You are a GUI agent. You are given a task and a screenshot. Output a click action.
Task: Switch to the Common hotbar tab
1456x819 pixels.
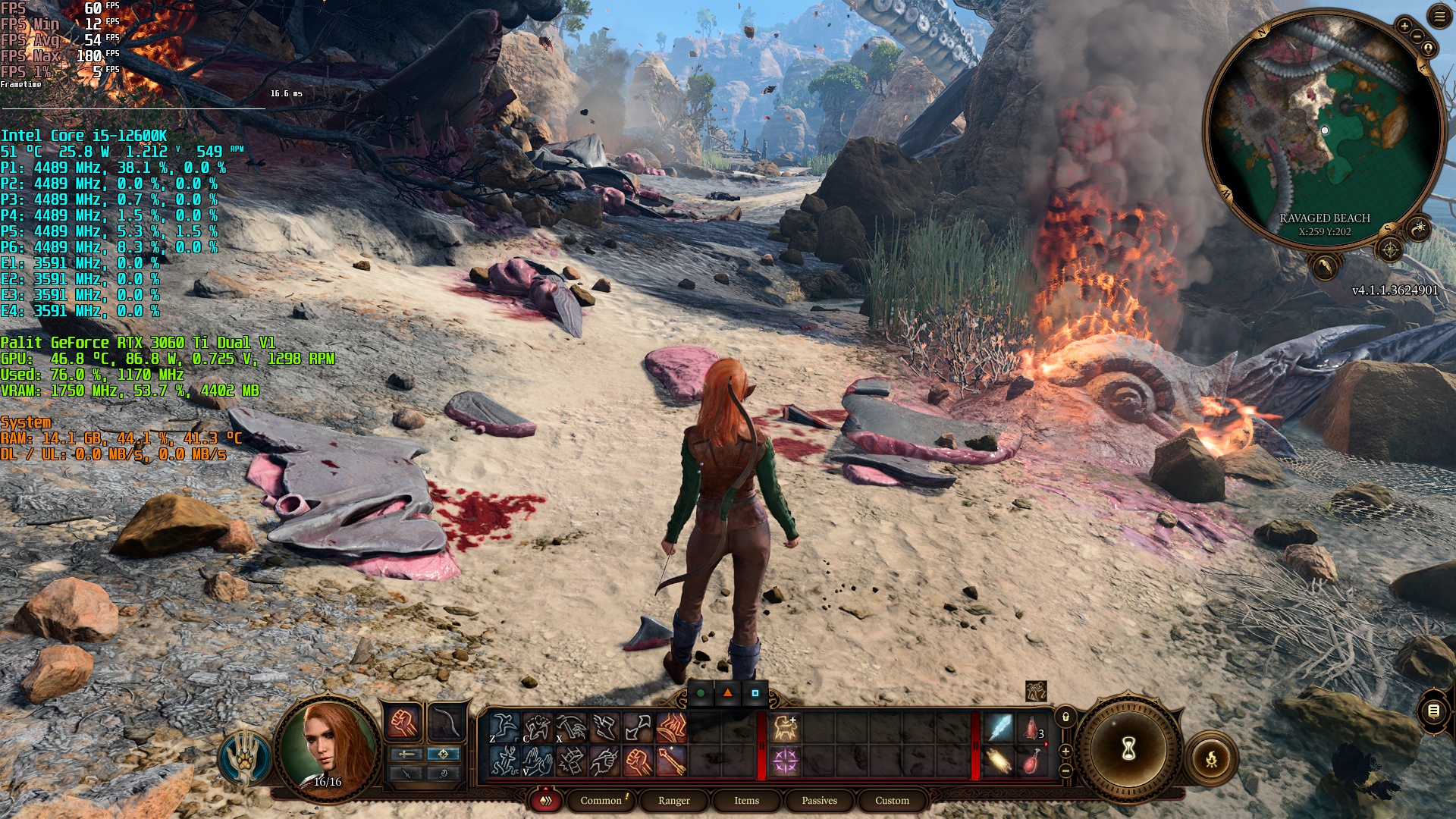pos(601,800)
